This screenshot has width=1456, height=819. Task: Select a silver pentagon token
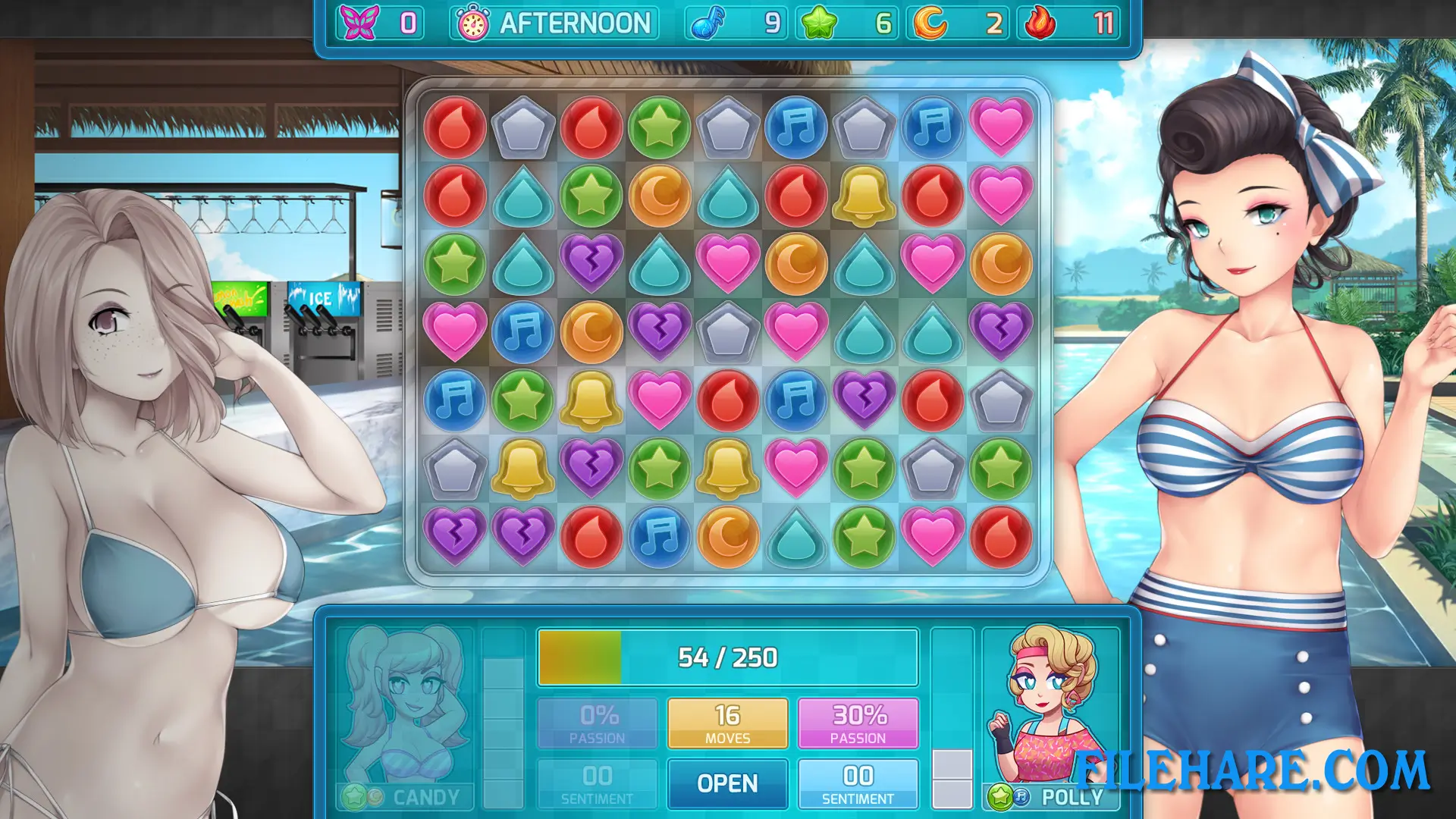tap(523, 127)
